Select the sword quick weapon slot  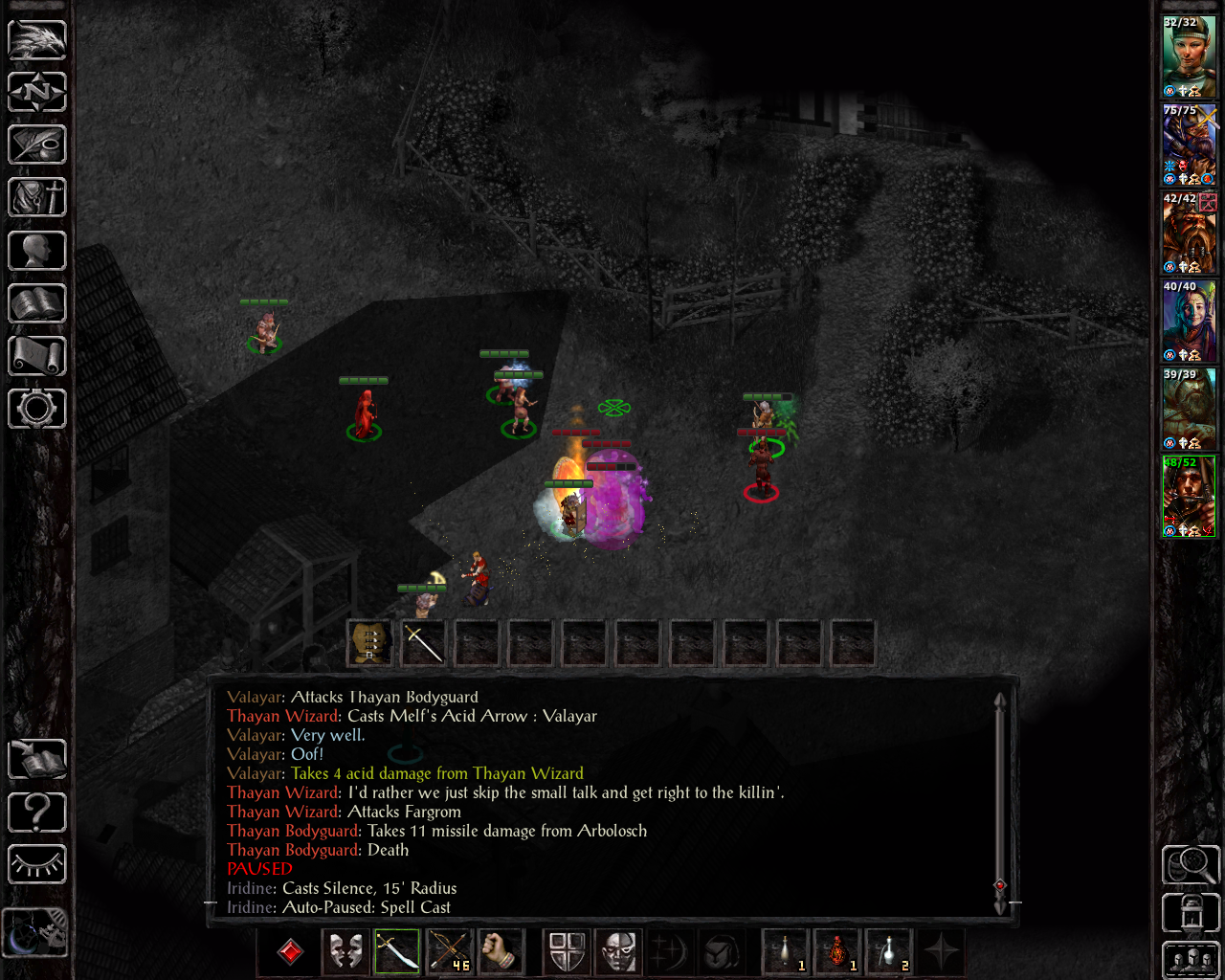pyautogui.click(x=397, y=952)
